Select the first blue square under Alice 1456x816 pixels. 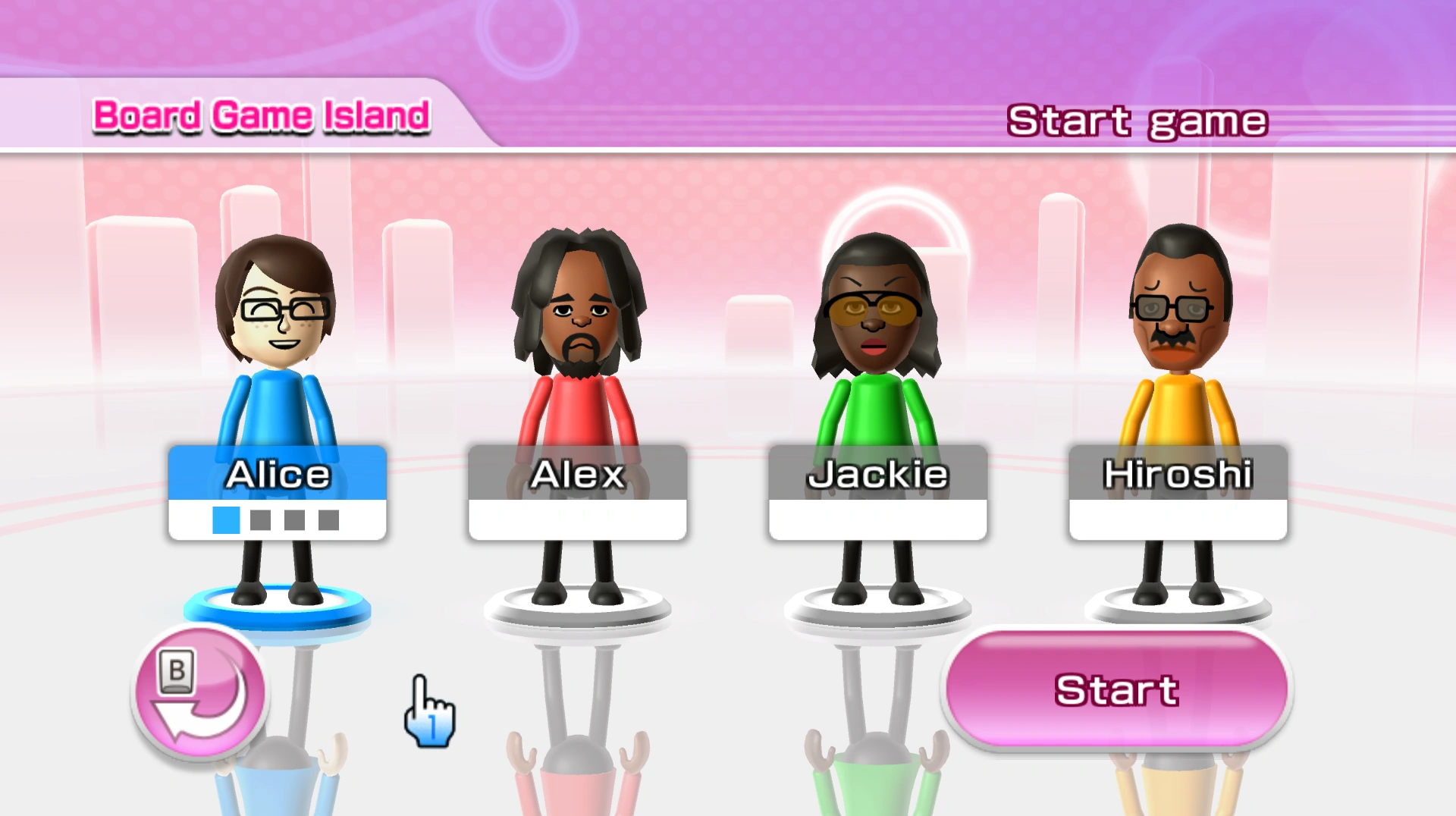[x=224, y=522]
